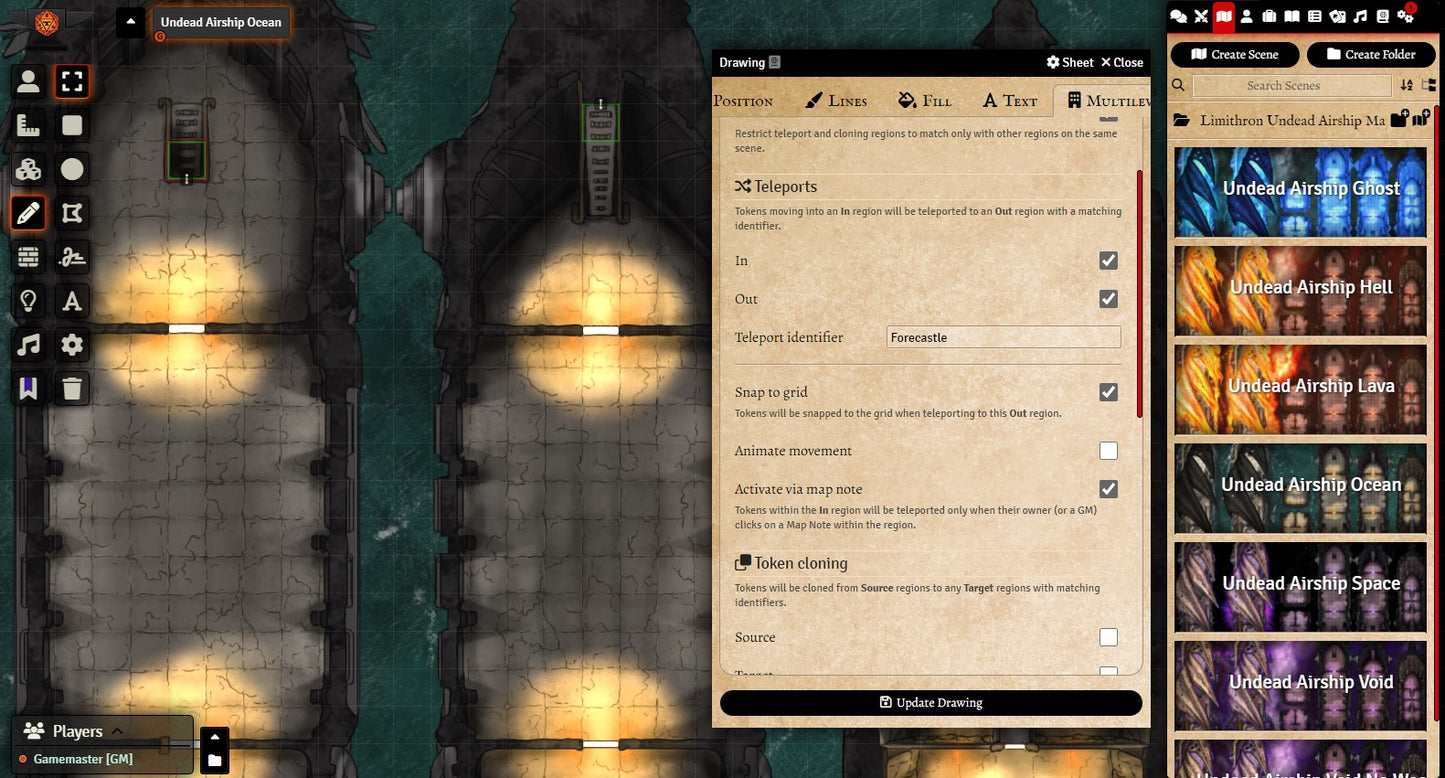1445x778 pixels.
Task: Enable the token cloning Source checkbox
Action: click(1108, 637)
